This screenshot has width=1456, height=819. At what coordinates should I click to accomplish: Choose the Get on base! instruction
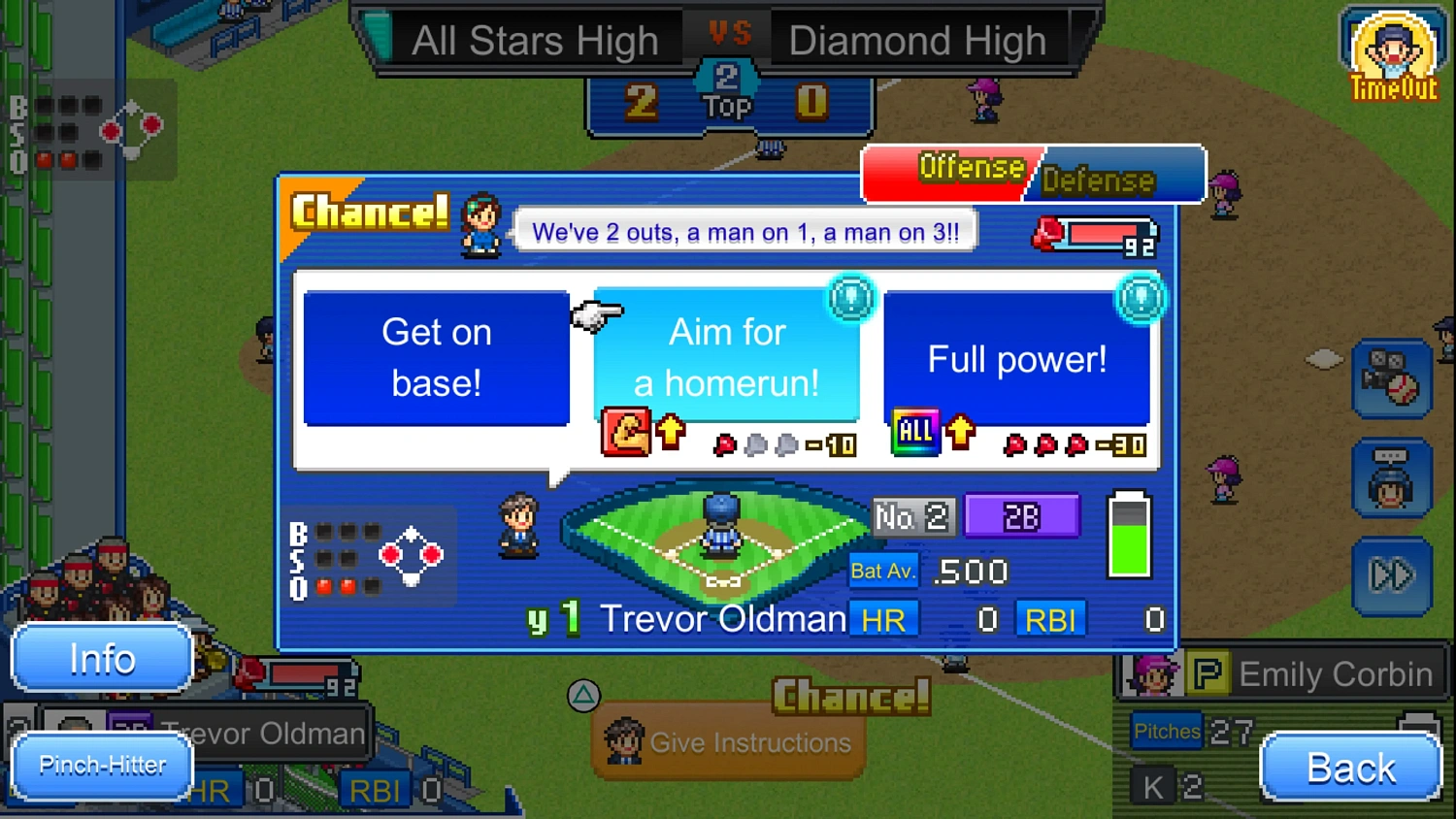436,357
